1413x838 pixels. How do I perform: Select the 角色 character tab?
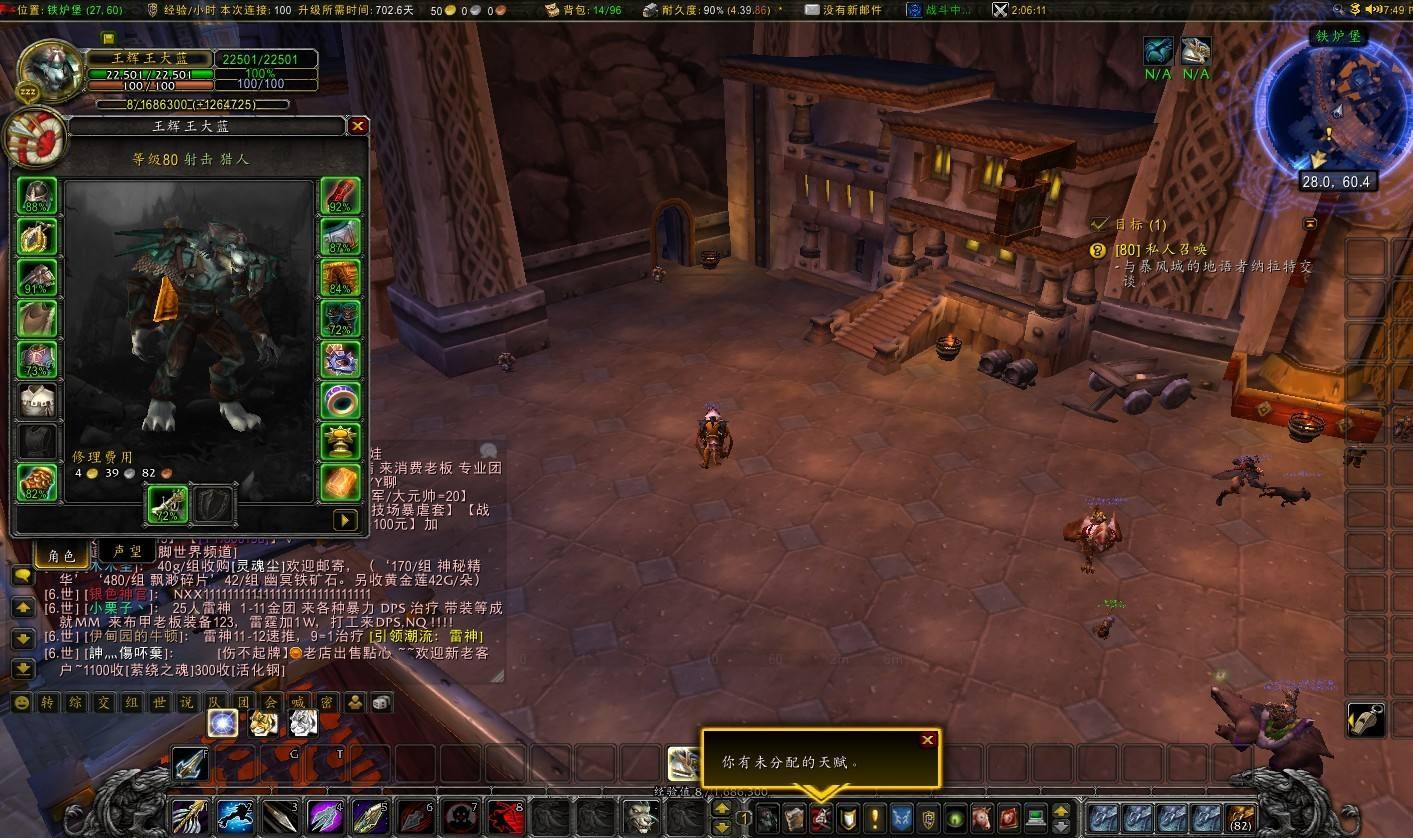point(61,555)
